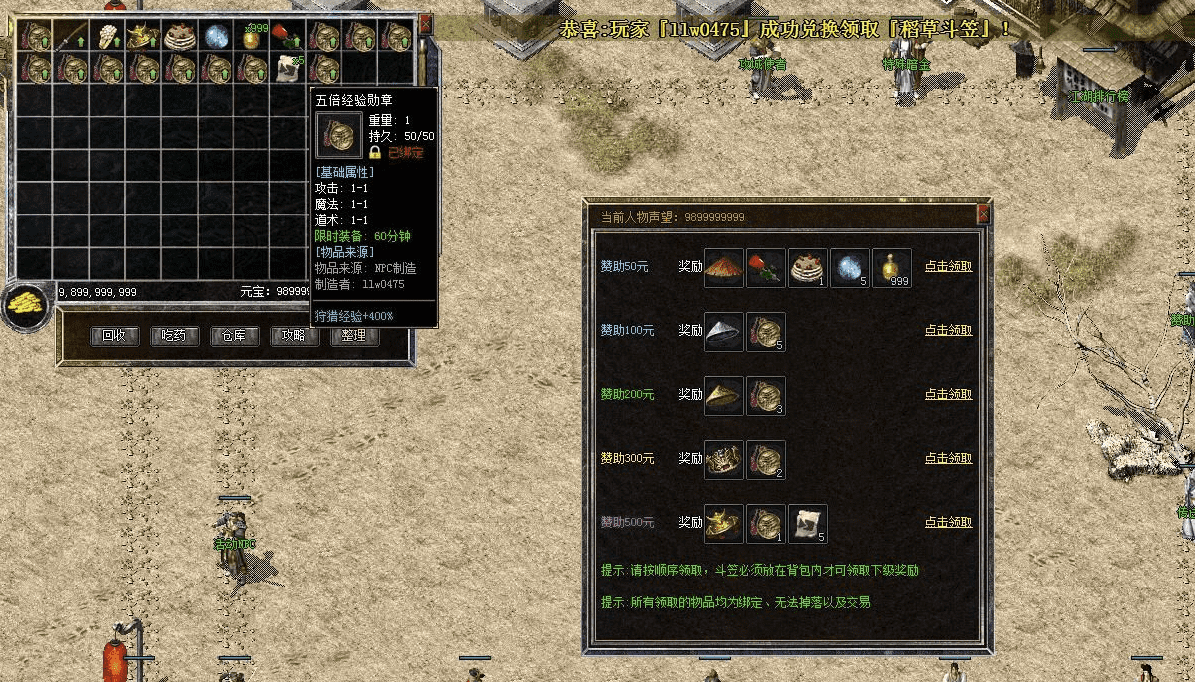1195x682 pixels.
Task: Open the 攻略 guide
Action: pos(293,336)
